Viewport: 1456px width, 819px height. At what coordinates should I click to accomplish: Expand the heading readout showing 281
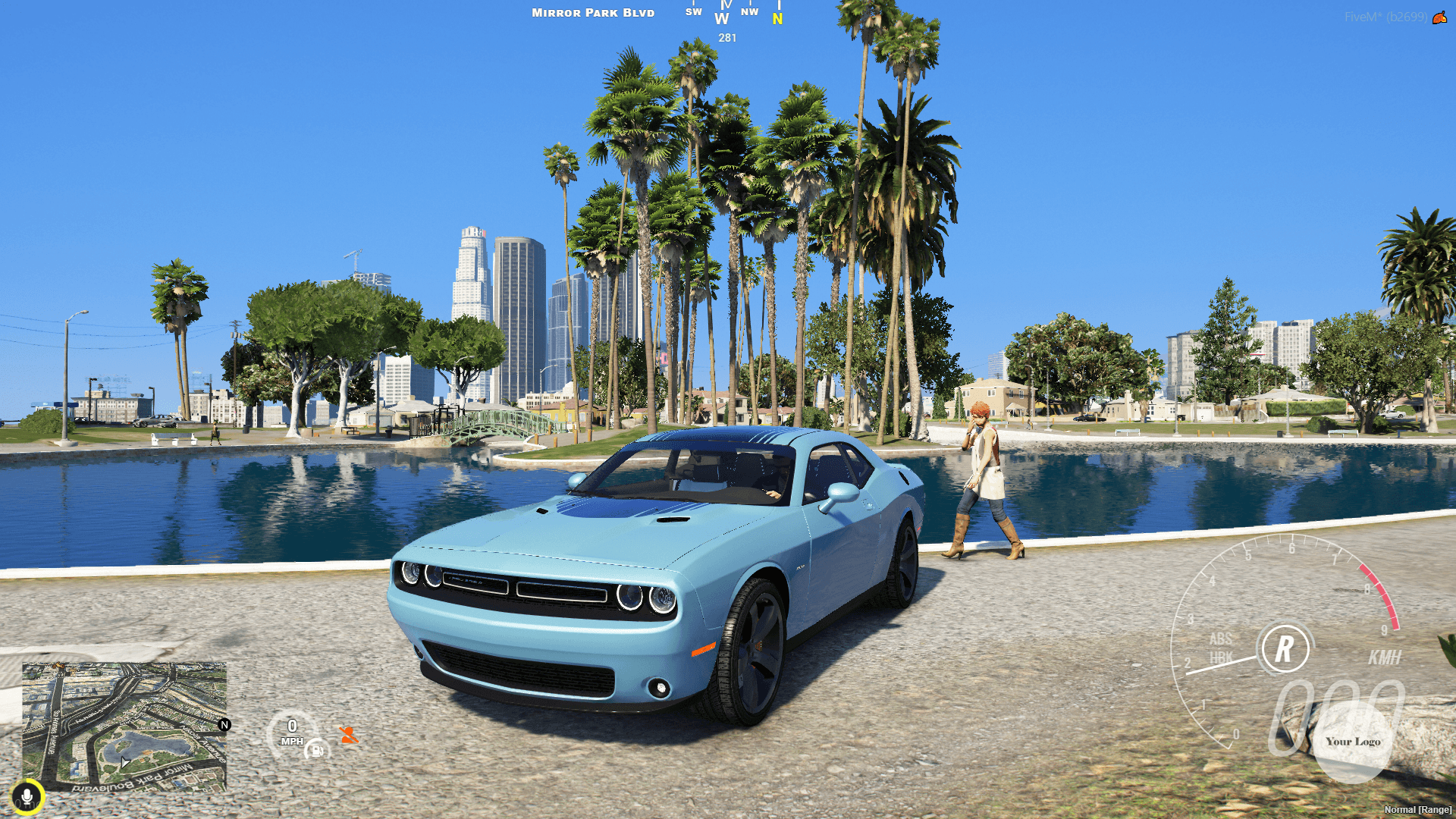tap(726, 38)
